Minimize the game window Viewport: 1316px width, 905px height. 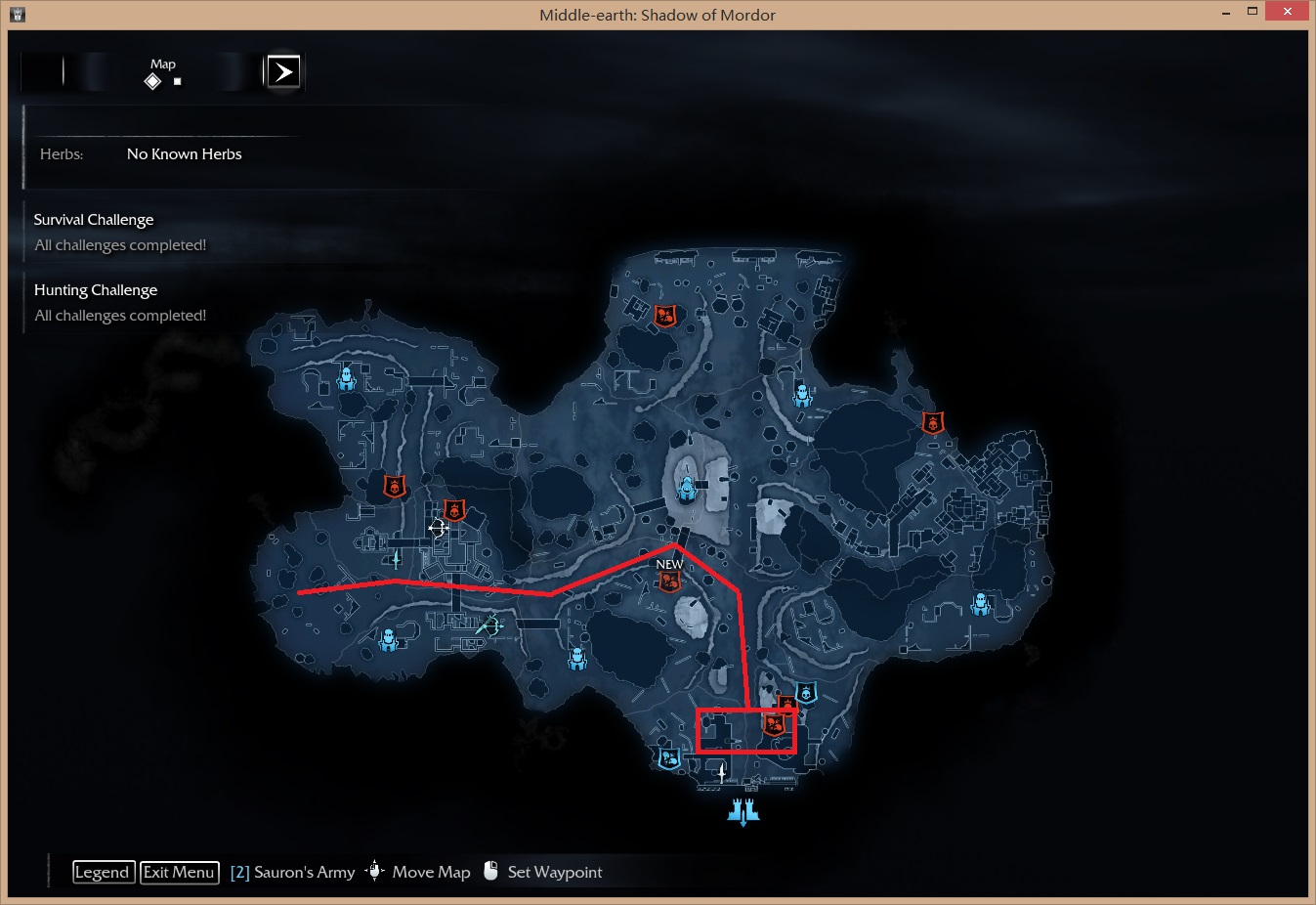pos(1226,13)
